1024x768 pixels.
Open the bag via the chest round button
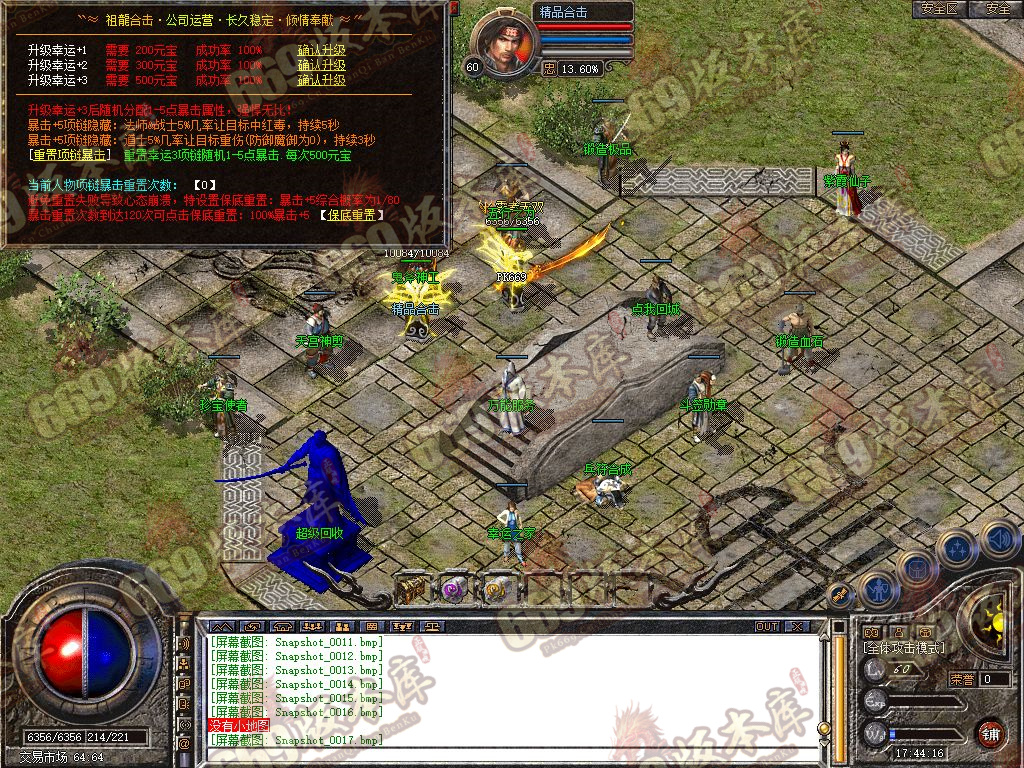pyautogui.click(x=915, y=568)
